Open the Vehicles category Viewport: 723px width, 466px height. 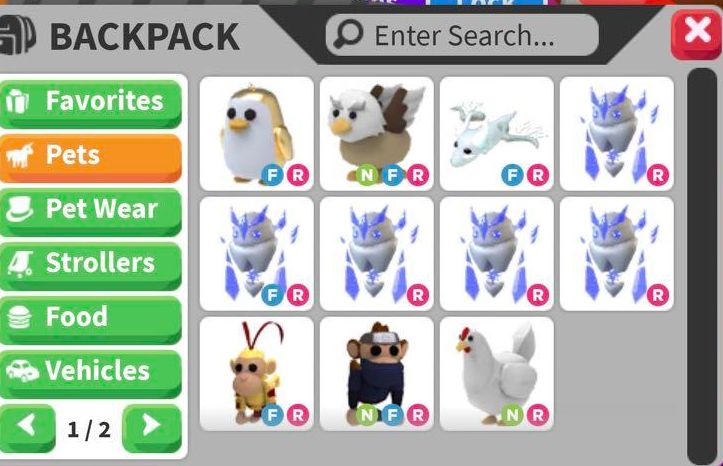pyautogui.click(x=92, y=371)
